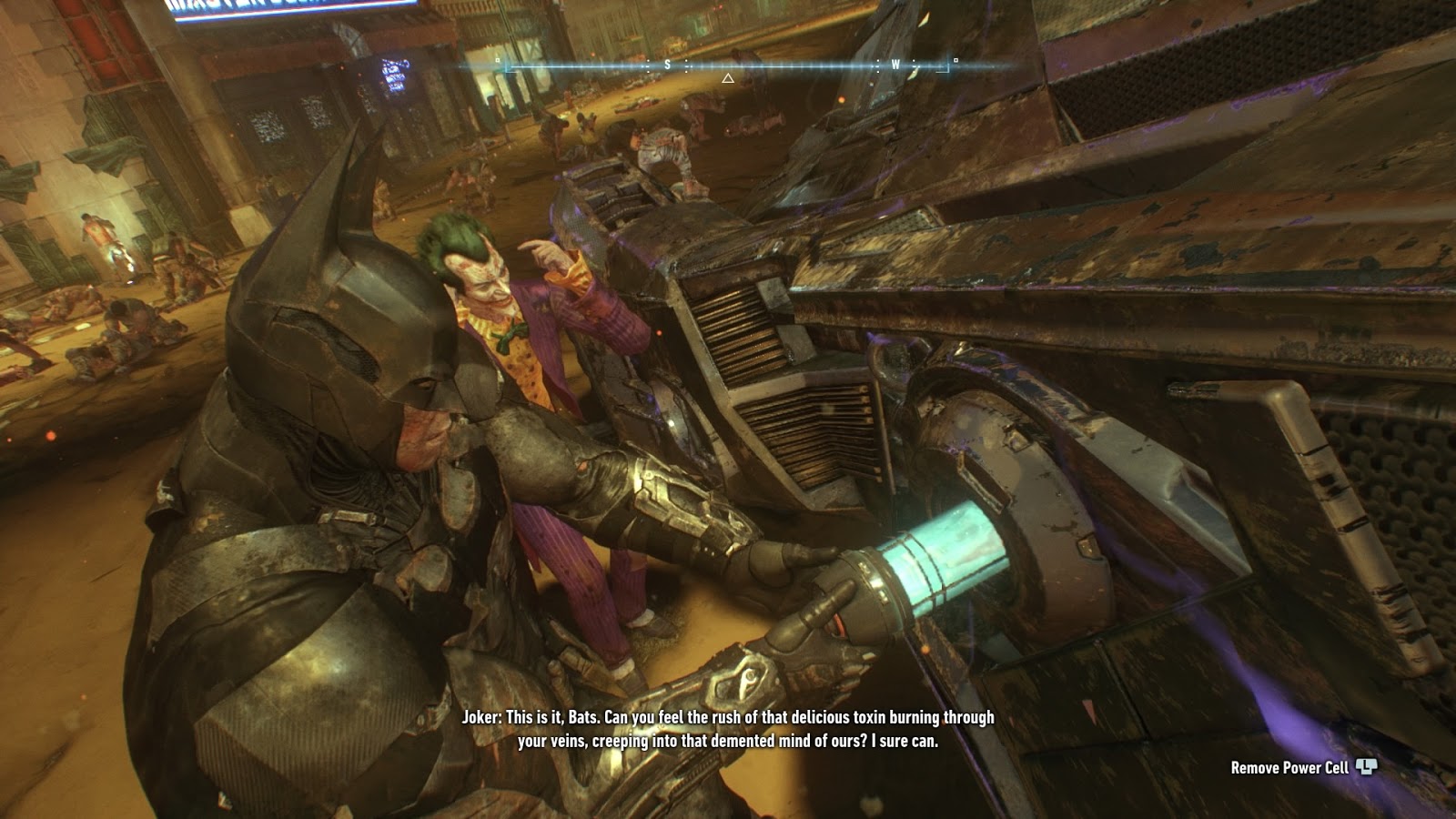Choose the Remove Power Cell action label

click(x=1289, y=768)
